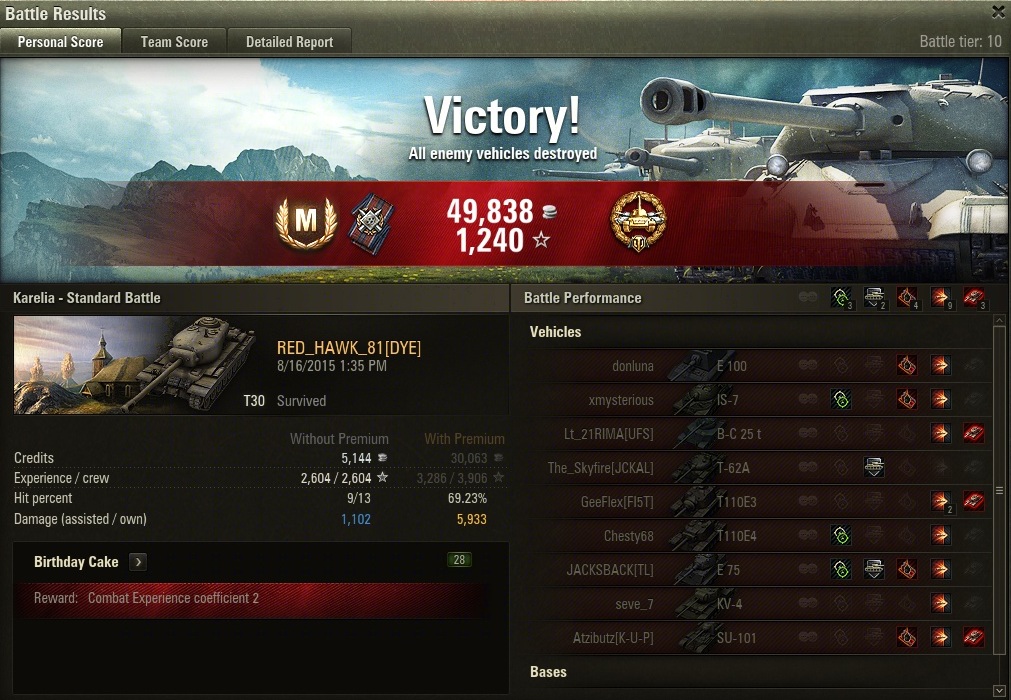Select The_Skyfire T-62A row

click(x=760, y=468)
